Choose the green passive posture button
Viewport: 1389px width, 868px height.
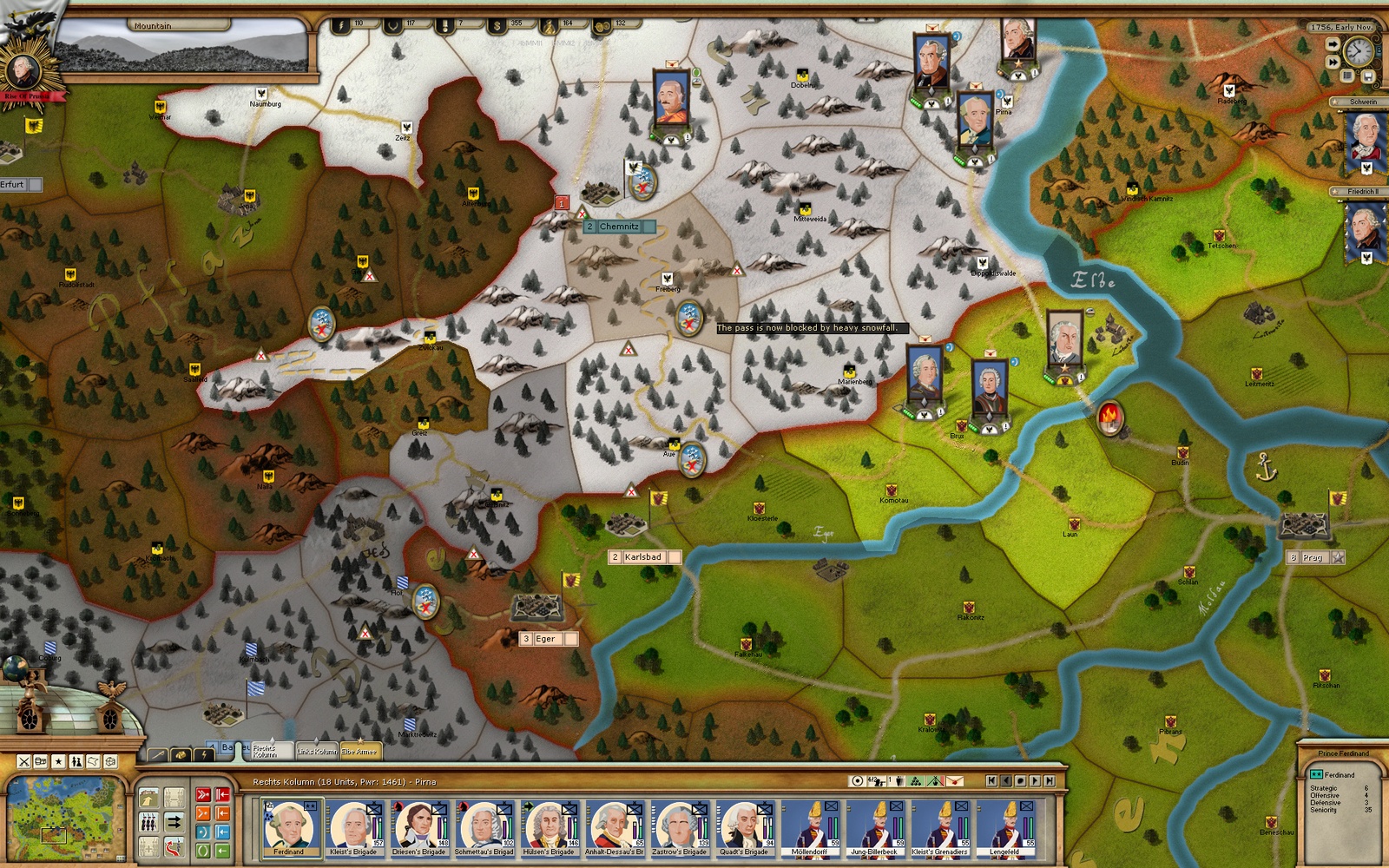tap(202, 851)
